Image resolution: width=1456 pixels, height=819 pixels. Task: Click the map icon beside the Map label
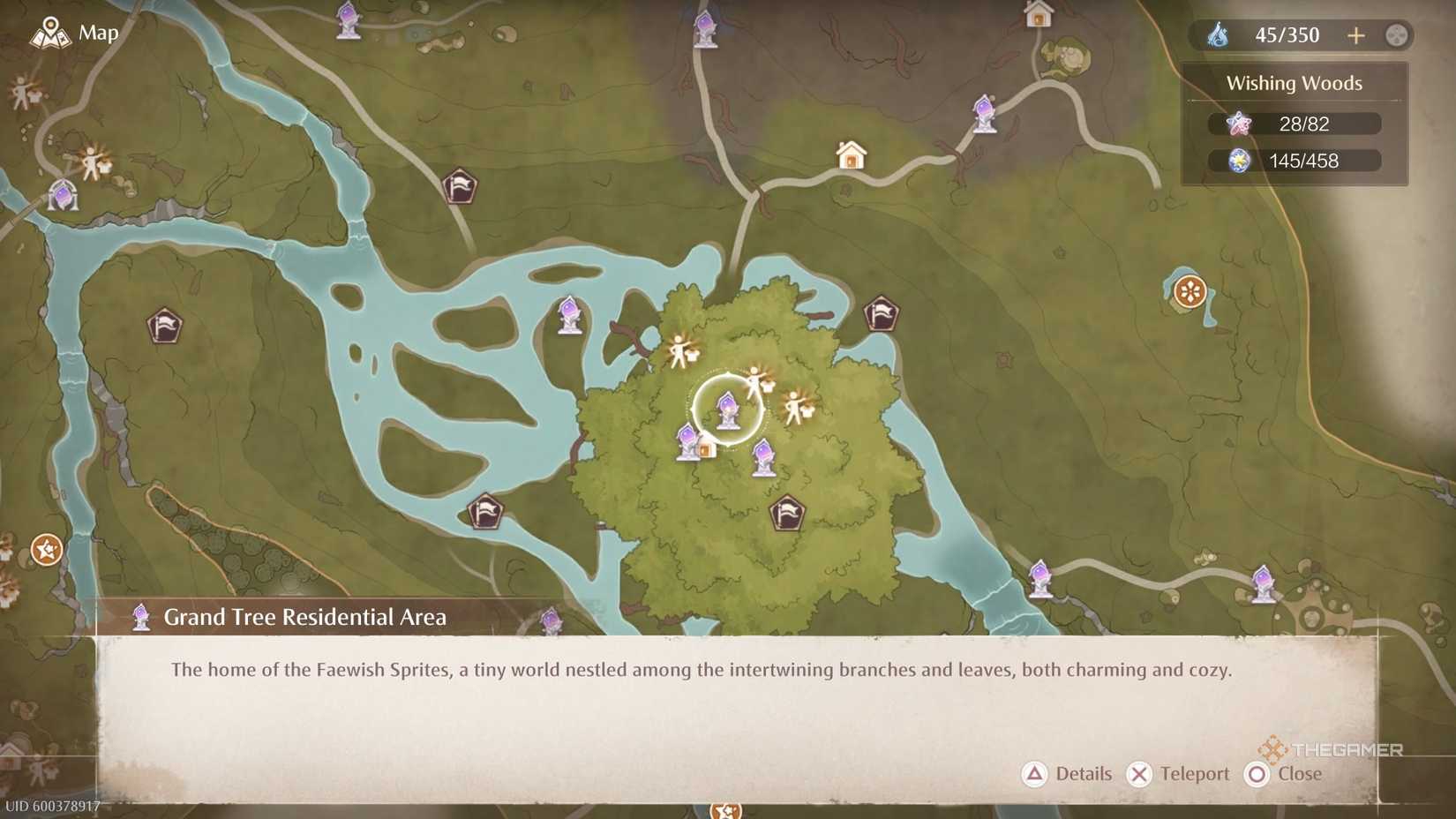(x=50, y=32)
